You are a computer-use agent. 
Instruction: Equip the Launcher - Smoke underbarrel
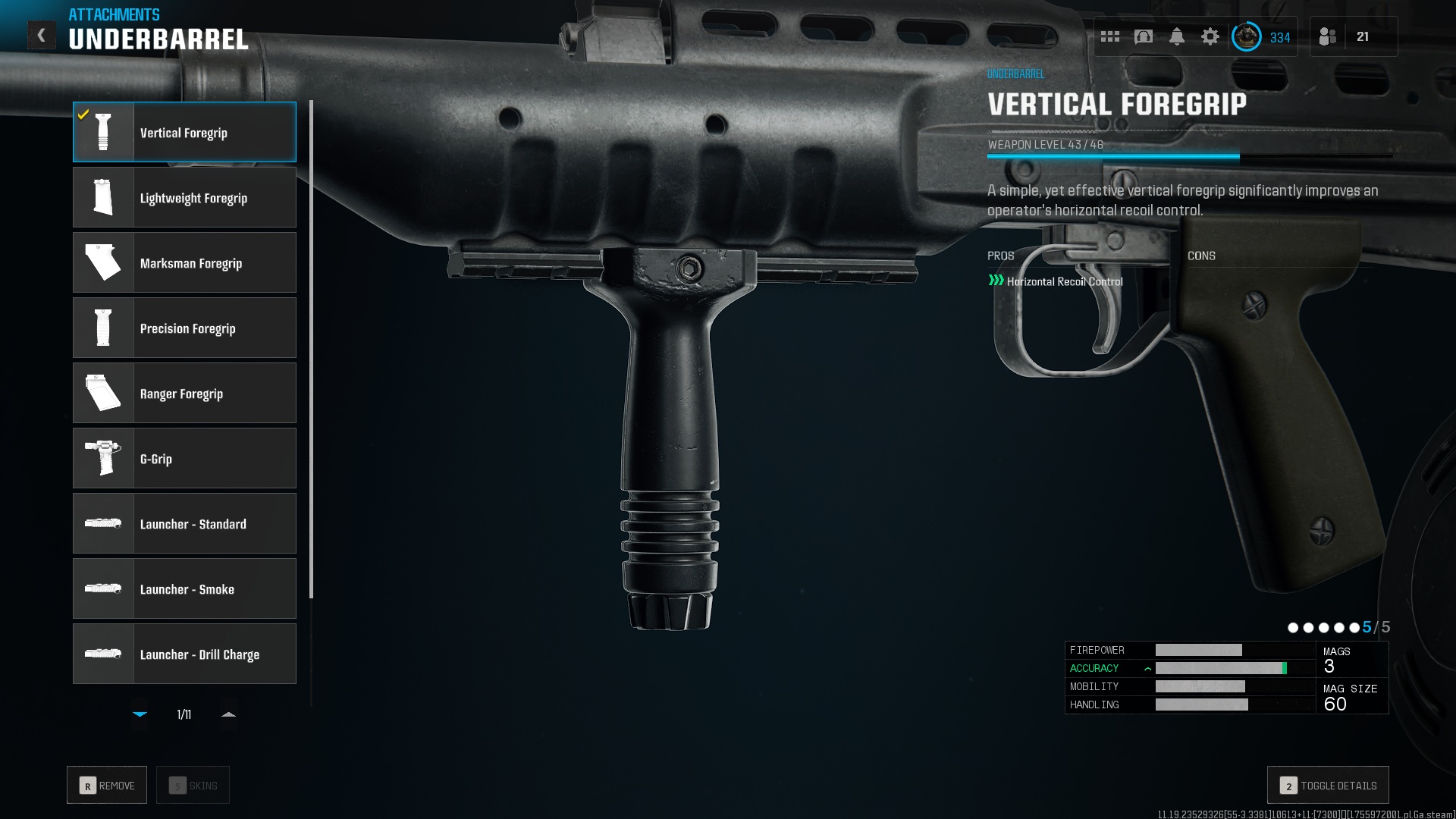tap(184, 588)
